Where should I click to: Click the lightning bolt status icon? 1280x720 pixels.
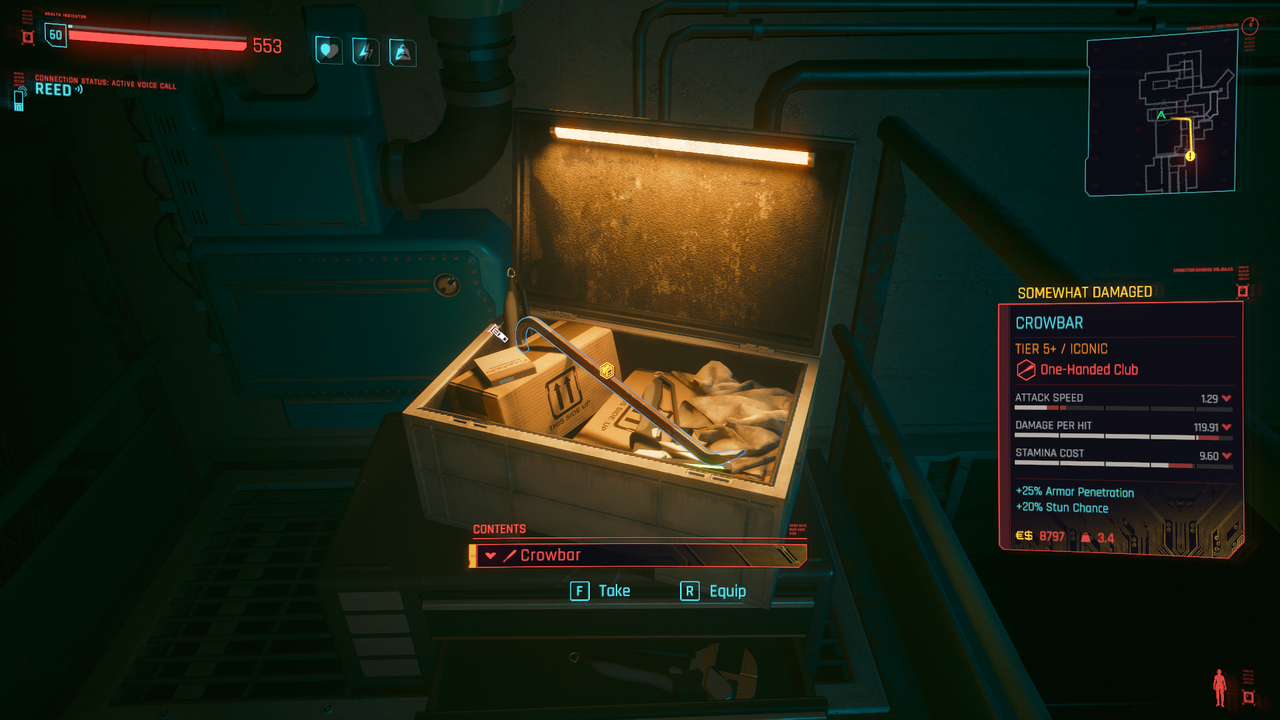365,50
